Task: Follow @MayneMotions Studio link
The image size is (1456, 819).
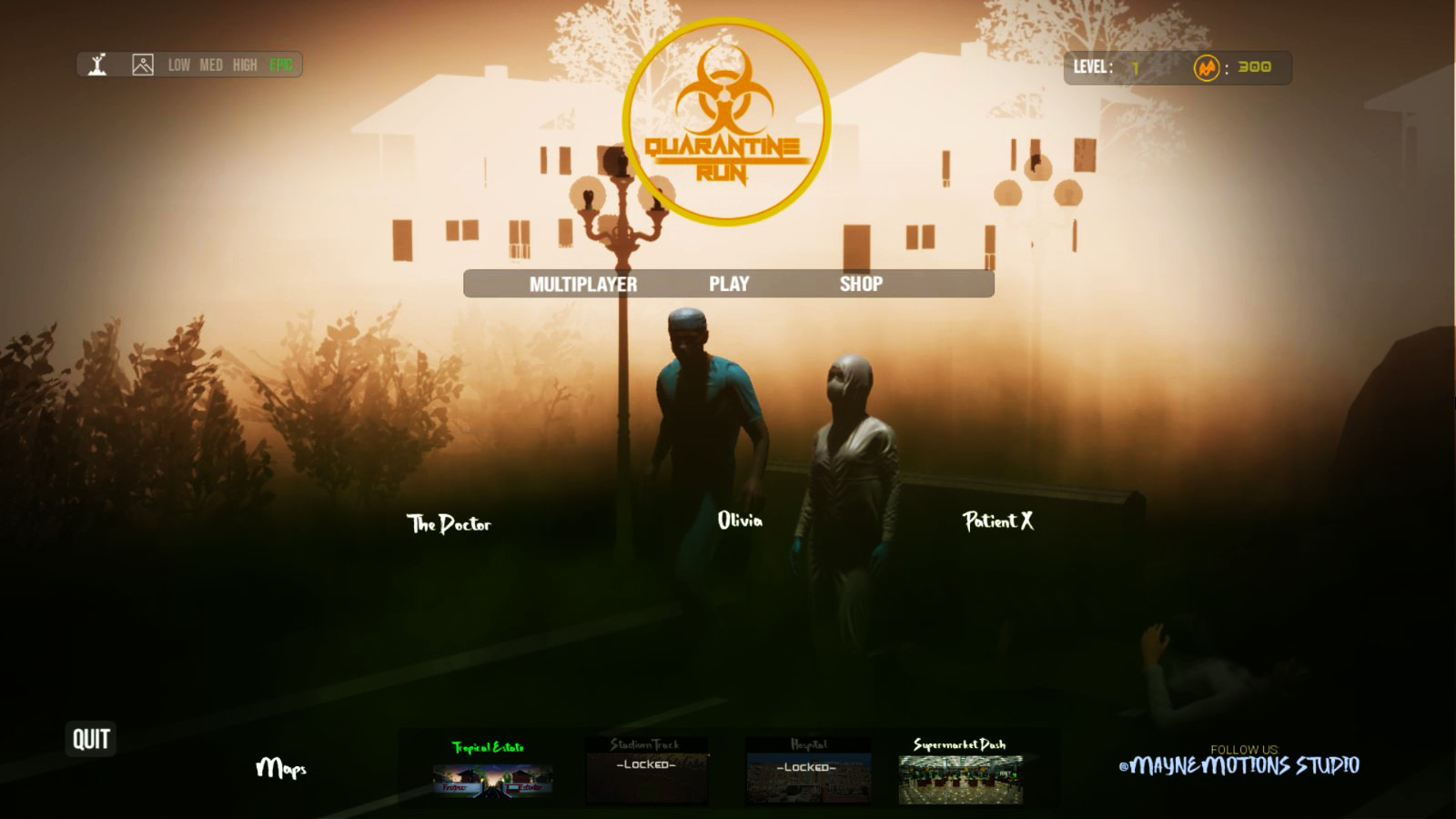Action: point(1239,765)
